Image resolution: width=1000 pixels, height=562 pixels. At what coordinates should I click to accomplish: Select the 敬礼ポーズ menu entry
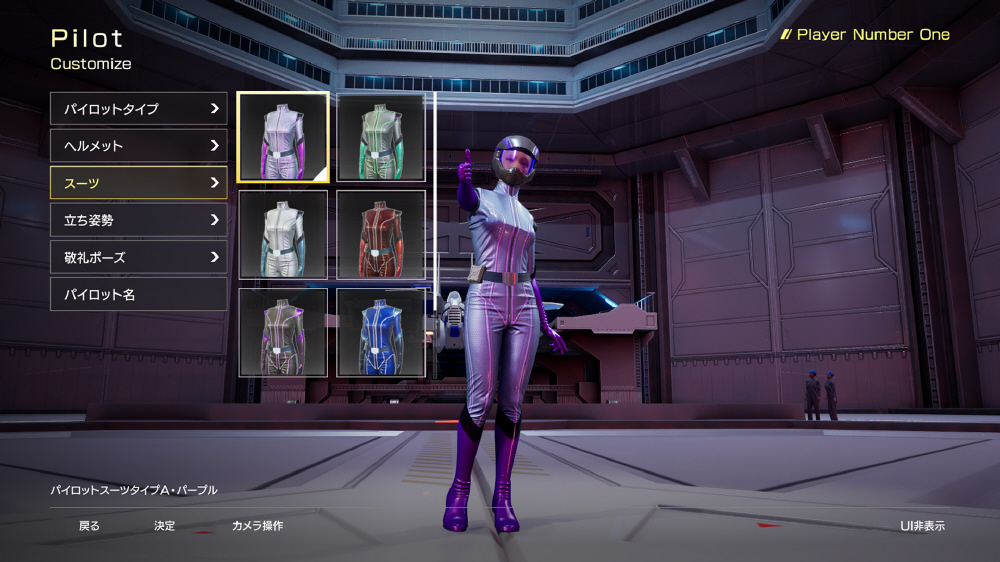click(138, 257)
